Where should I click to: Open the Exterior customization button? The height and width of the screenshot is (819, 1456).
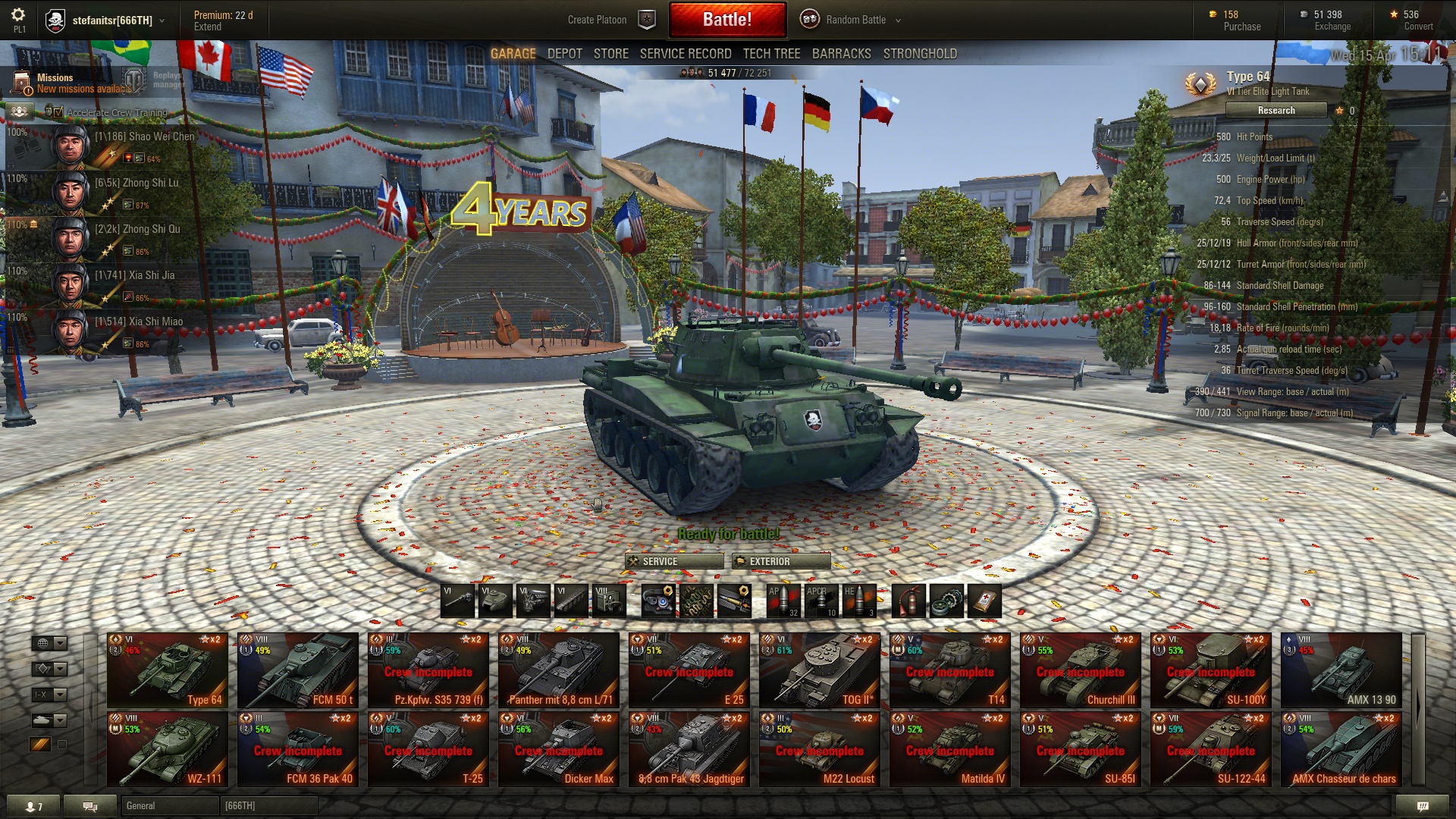click(782, 561)
